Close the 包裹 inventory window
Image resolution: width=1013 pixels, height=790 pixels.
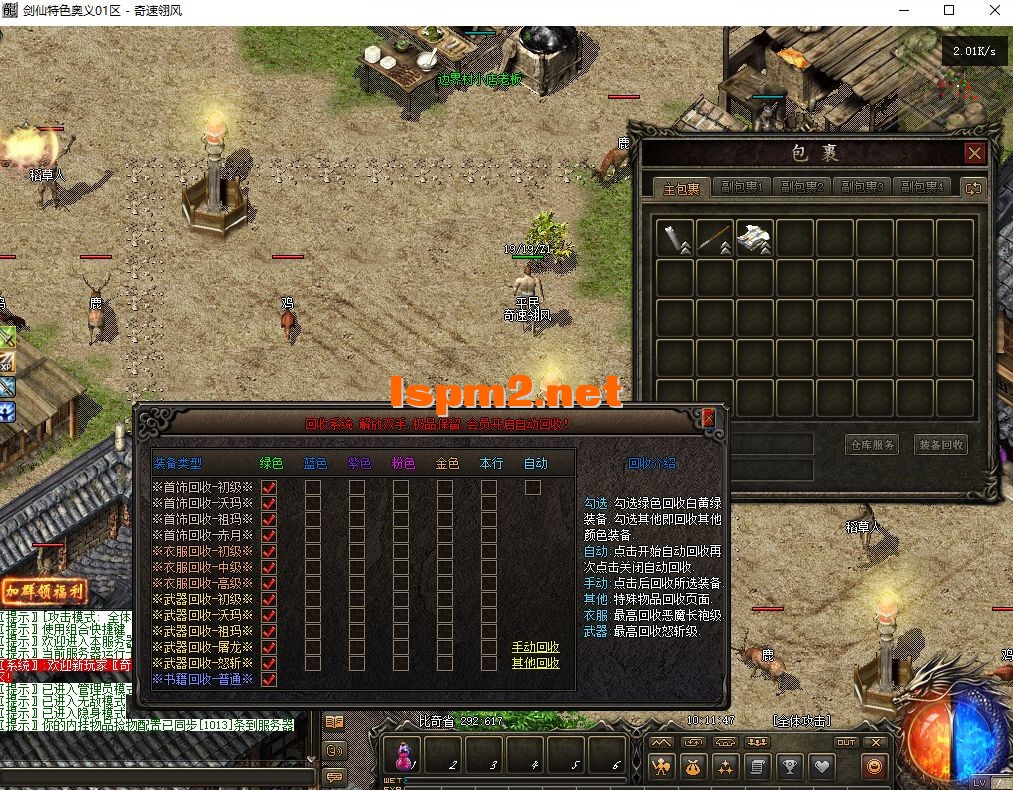[x=974, y=153]
